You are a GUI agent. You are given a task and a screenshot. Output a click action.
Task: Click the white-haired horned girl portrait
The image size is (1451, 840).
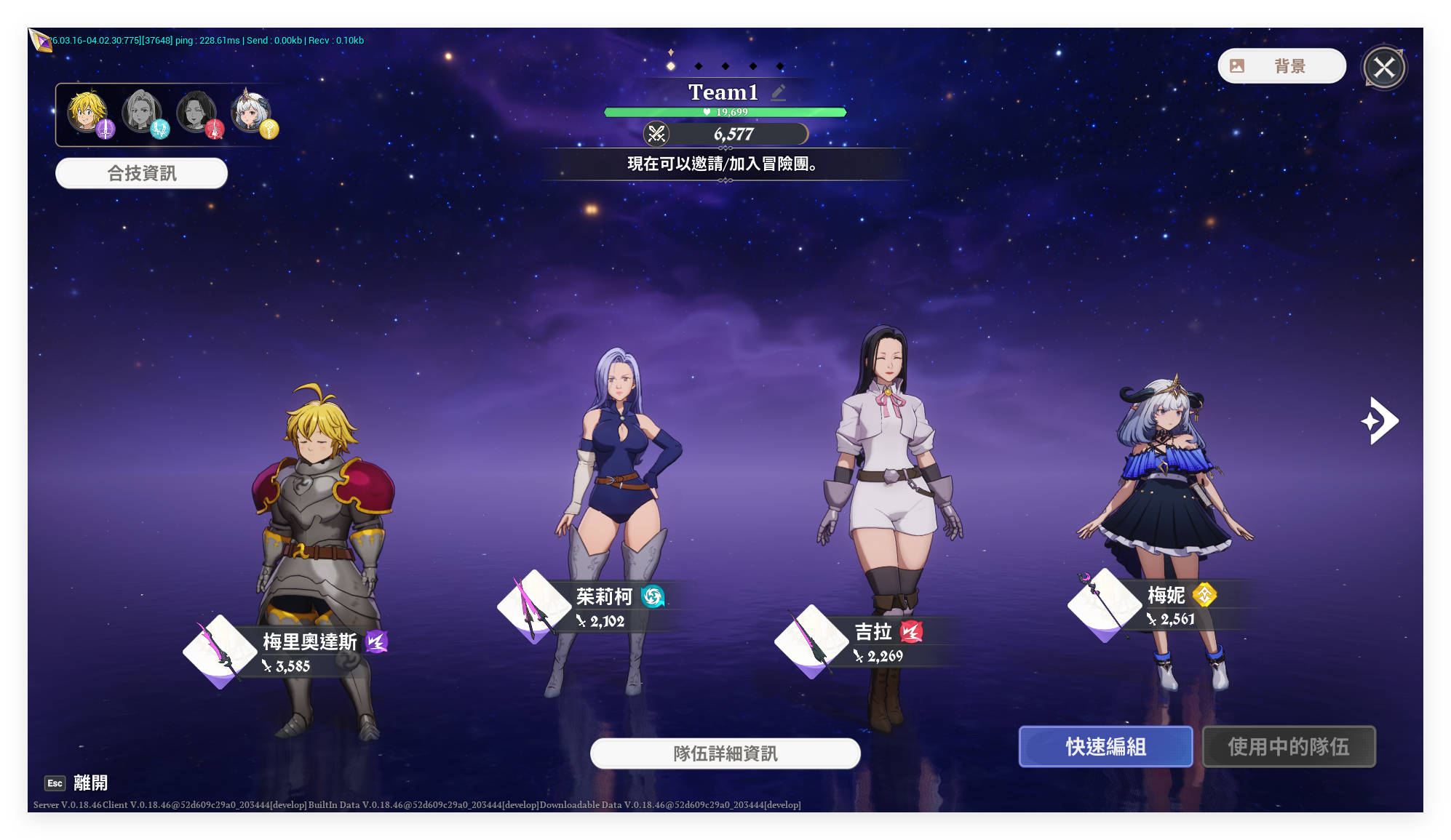tap(250, 112)
